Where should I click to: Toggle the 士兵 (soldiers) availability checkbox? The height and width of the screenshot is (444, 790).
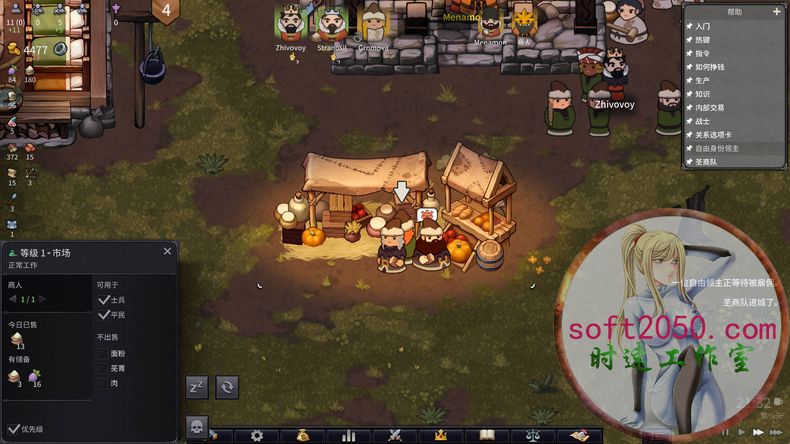coord(103,300)
